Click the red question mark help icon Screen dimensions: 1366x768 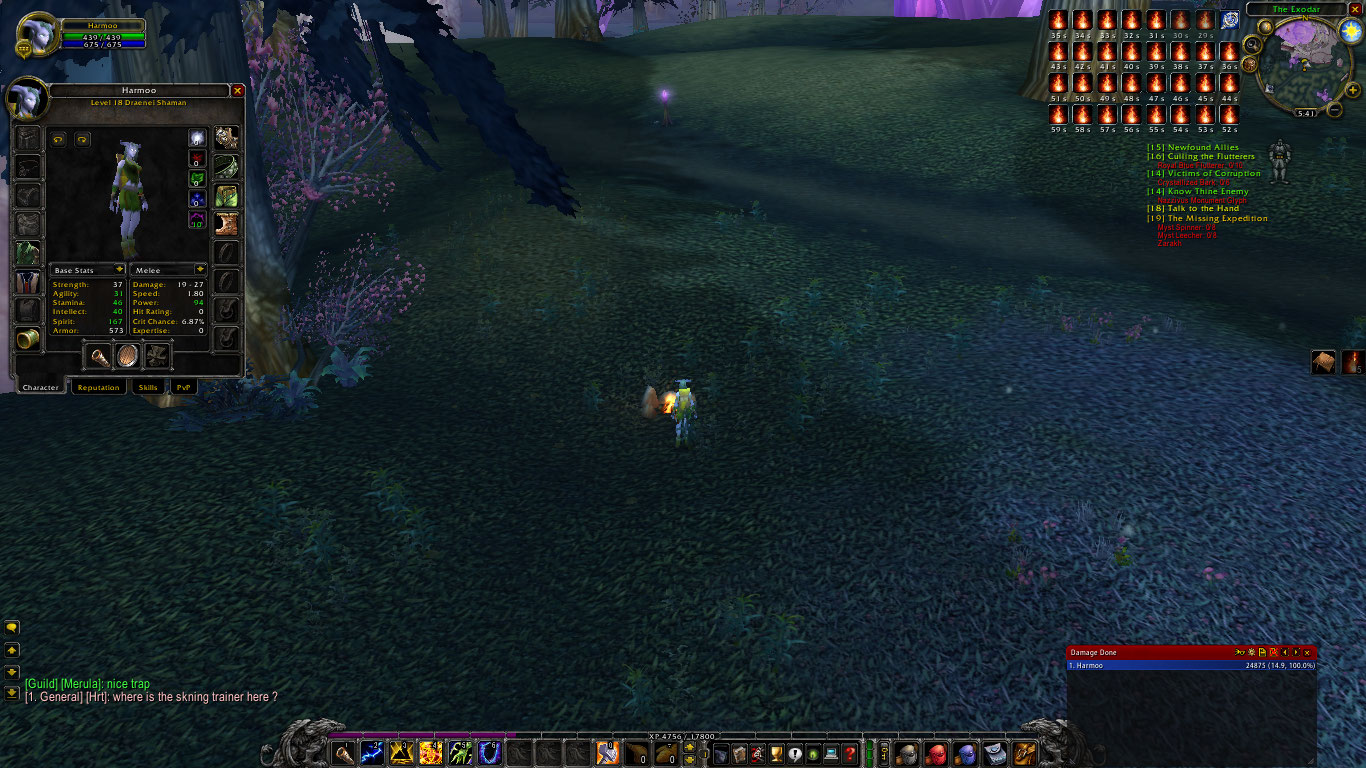point(850,756)
